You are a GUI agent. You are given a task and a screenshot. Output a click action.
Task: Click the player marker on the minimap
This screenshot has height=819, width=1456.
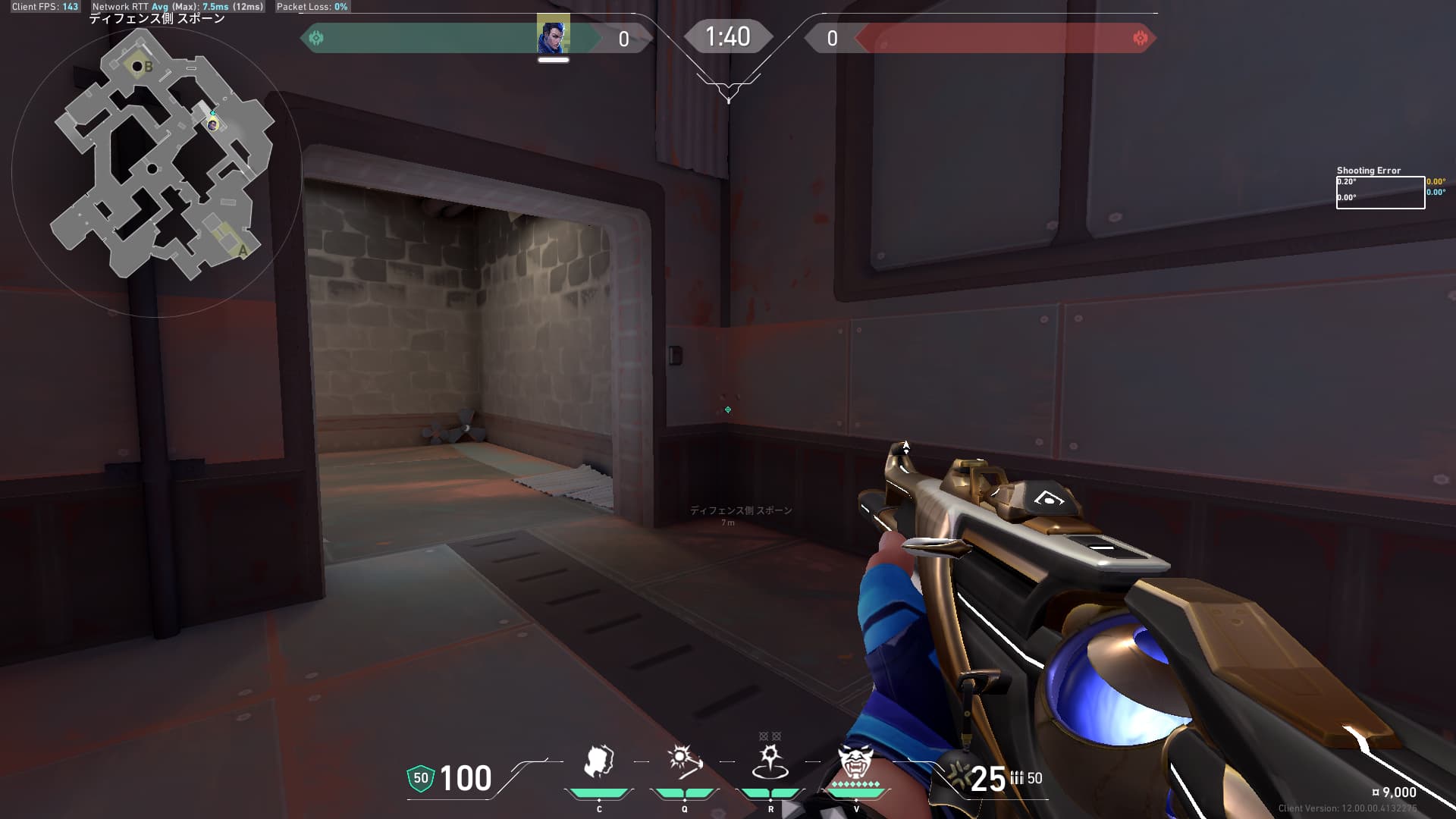[x=213, y=124]
